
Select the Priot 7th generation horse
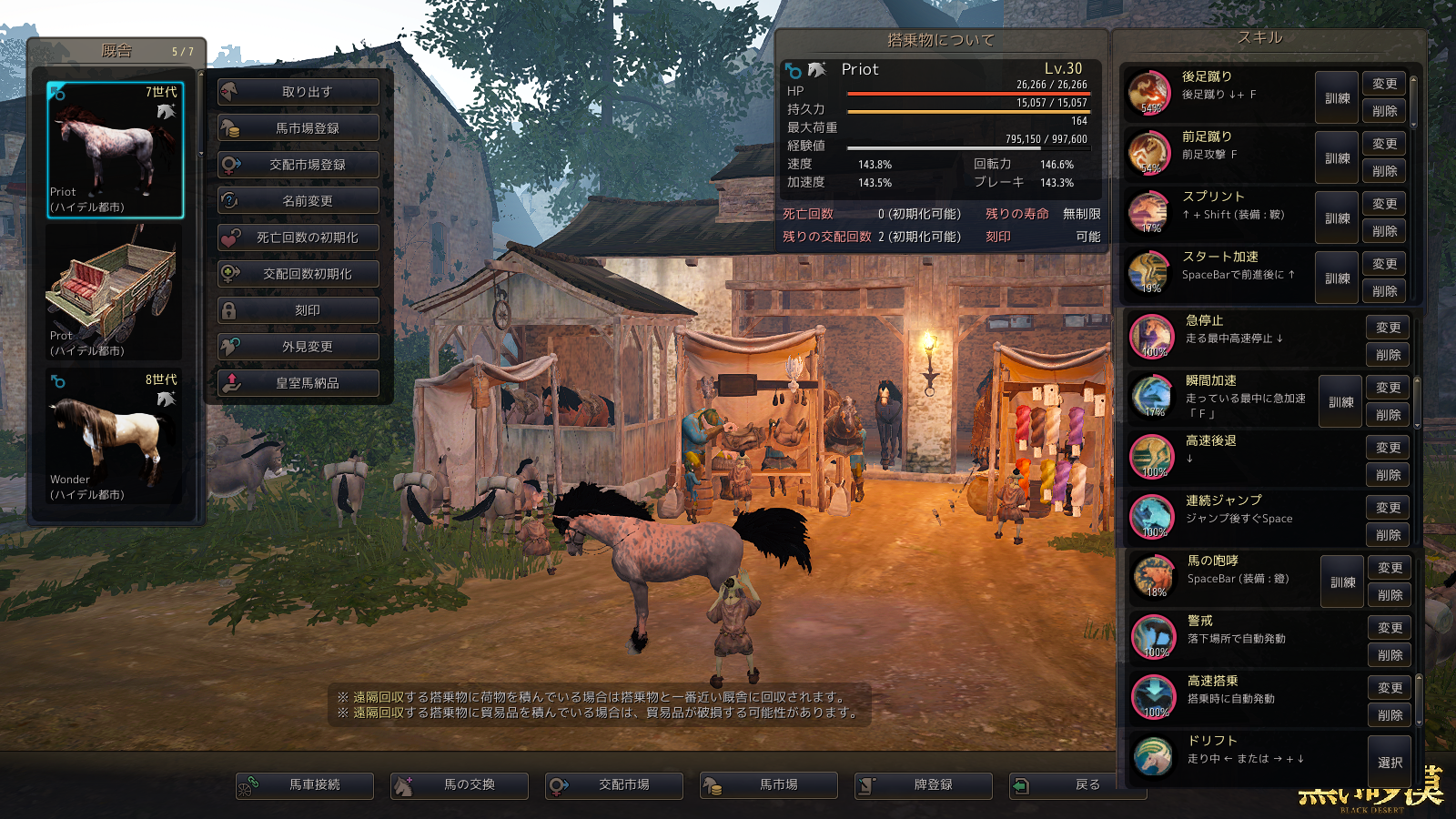tap(115, 150)
